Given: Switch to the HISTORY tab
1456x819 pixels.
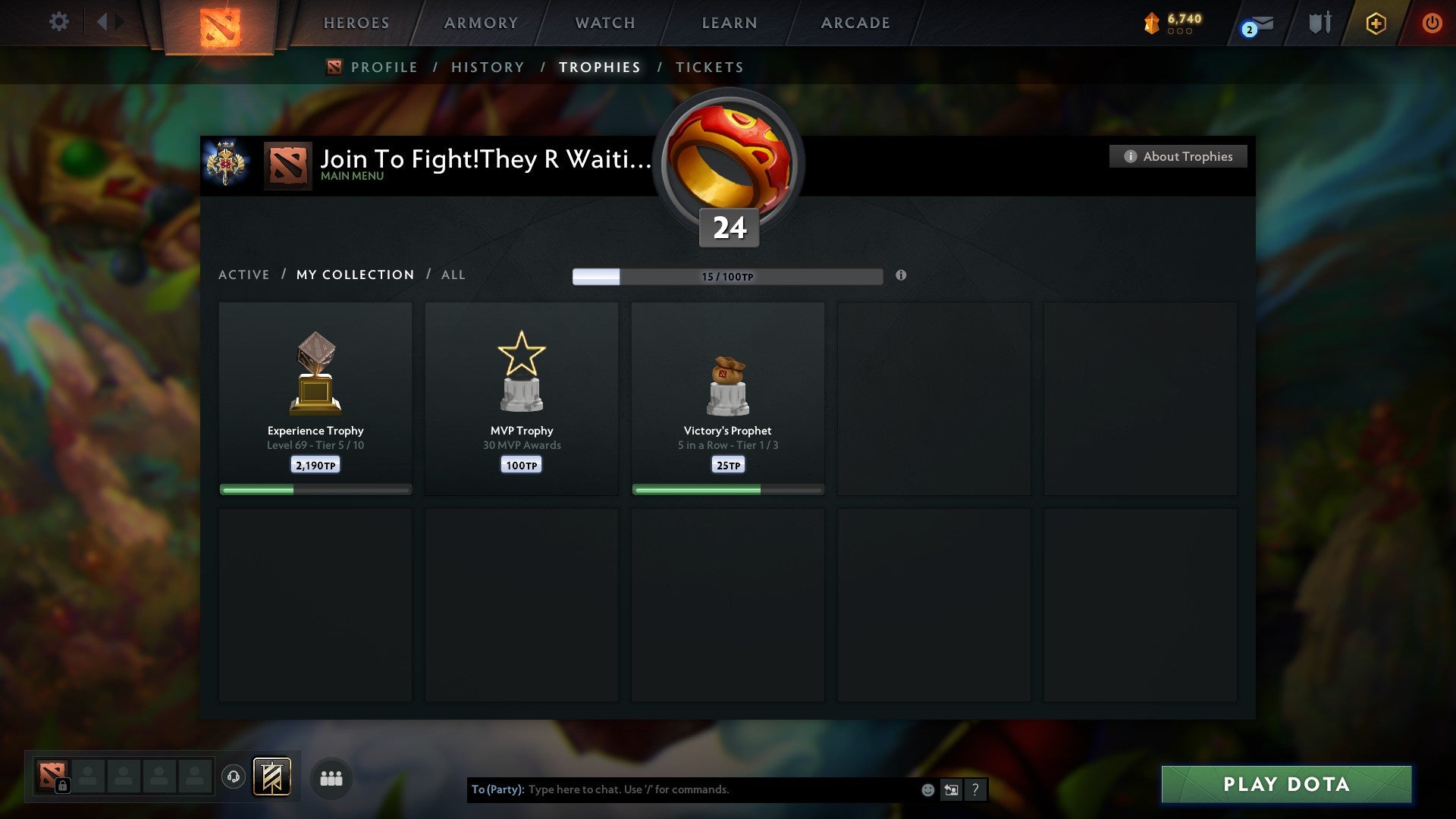Looking at the screenshot, I should 487,67.
